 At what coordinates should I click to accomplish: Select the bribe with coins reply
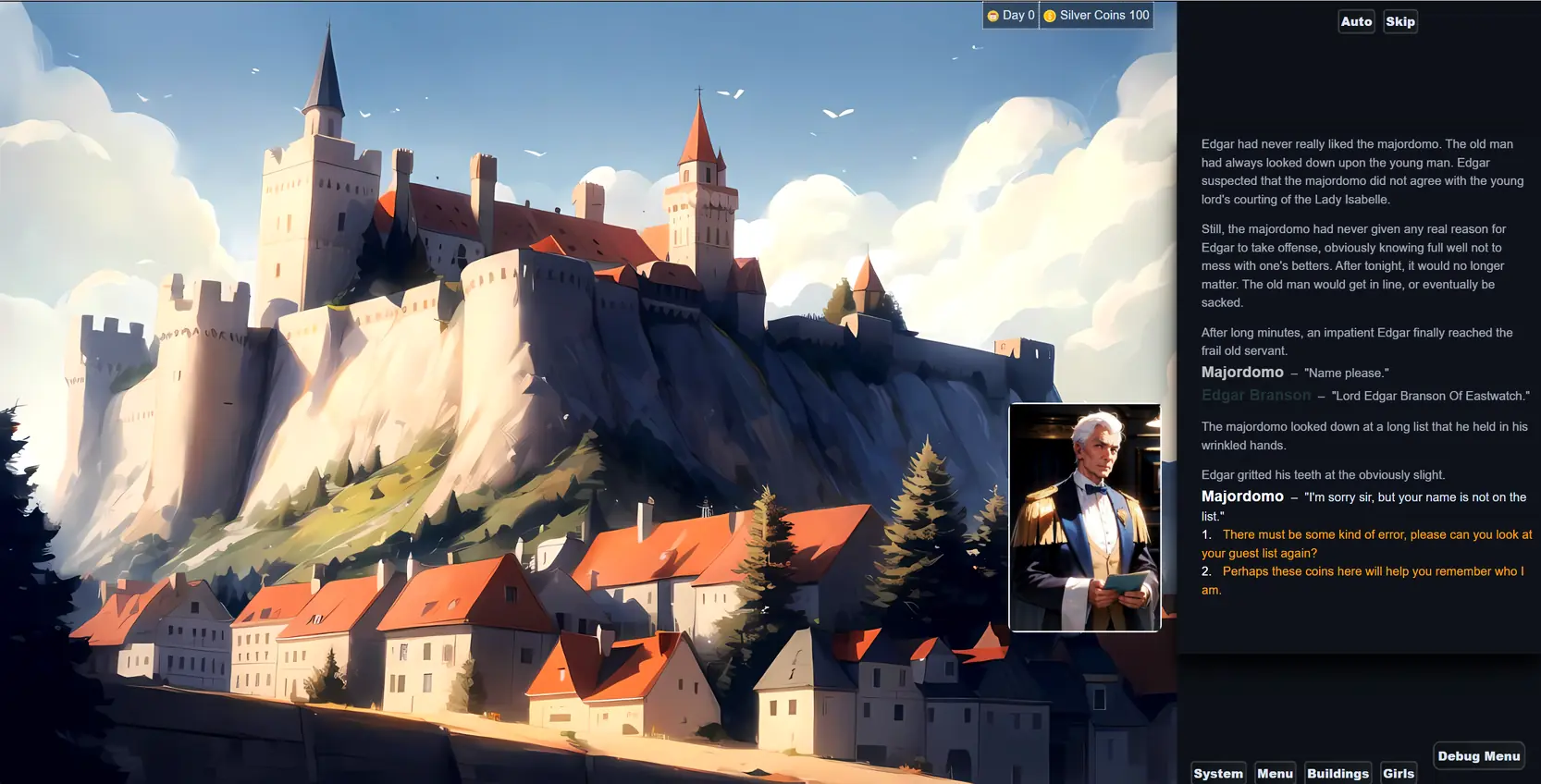[1366, 581]
